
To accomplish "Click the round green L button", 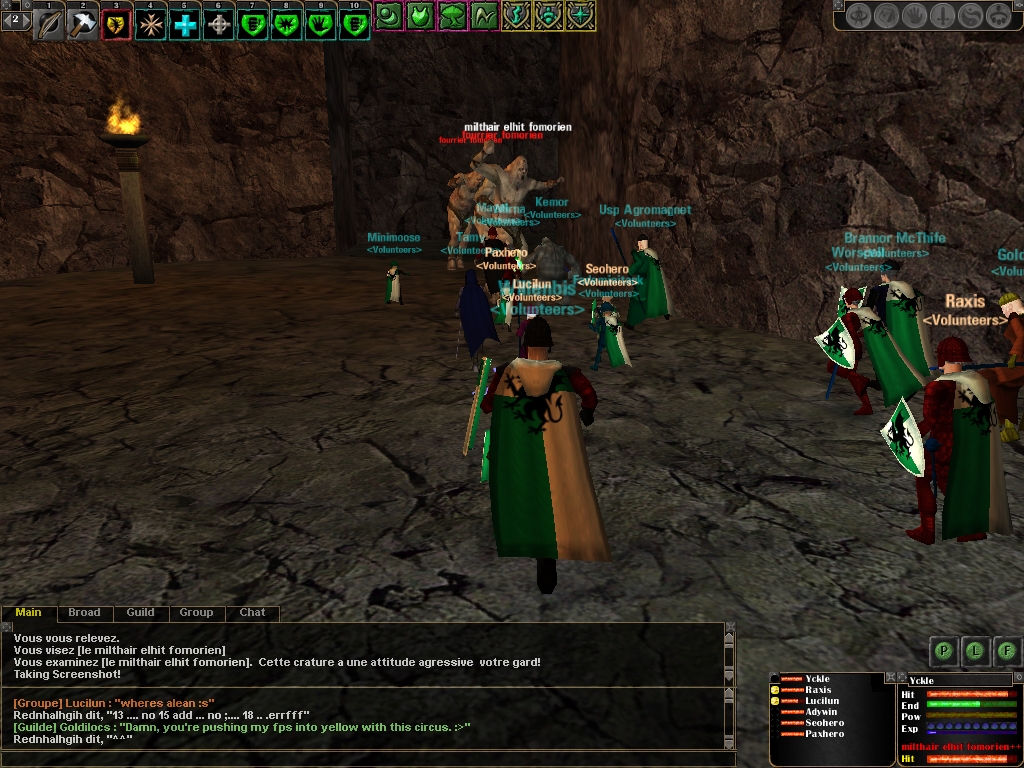I will [975, 651].
